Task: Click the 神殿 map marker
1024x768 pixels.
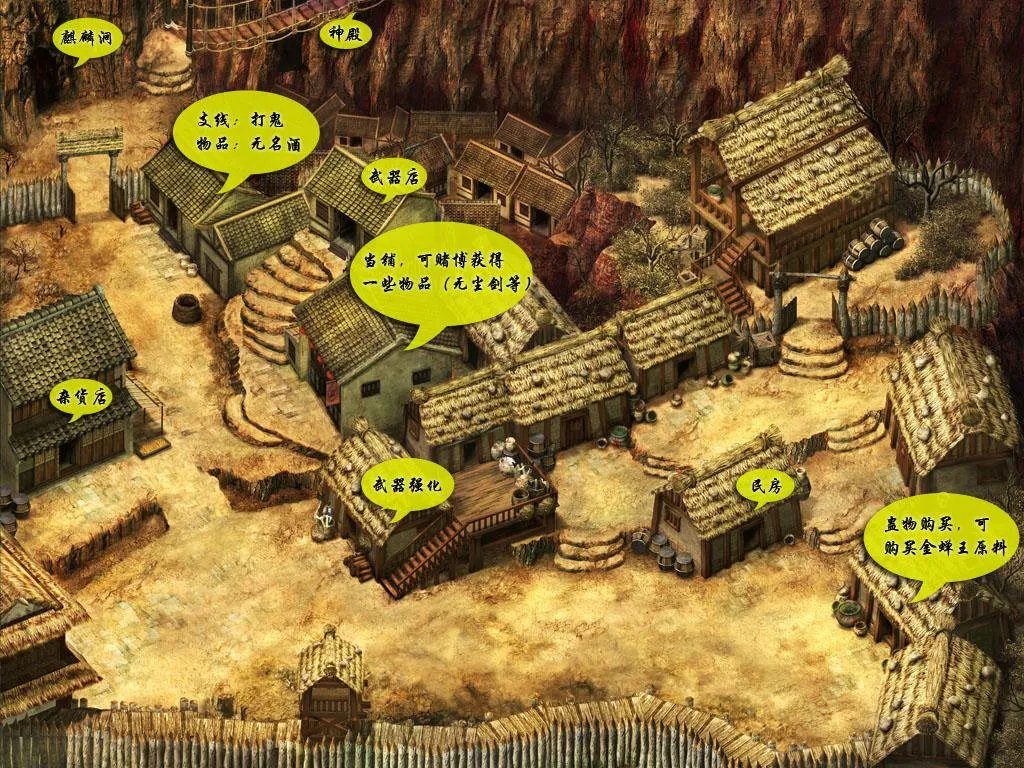Action: pyautogui.click(x=344, y=33)
